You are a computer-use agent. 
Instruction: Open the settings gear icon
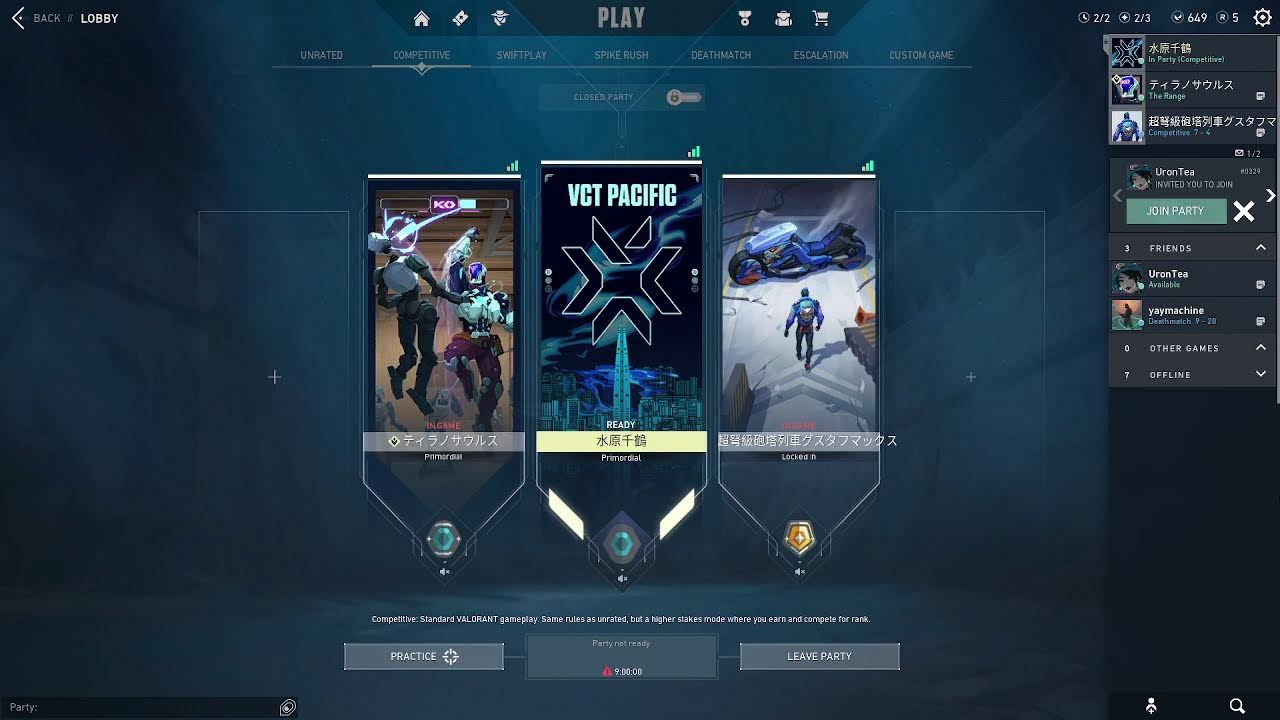pos(1262,18)
